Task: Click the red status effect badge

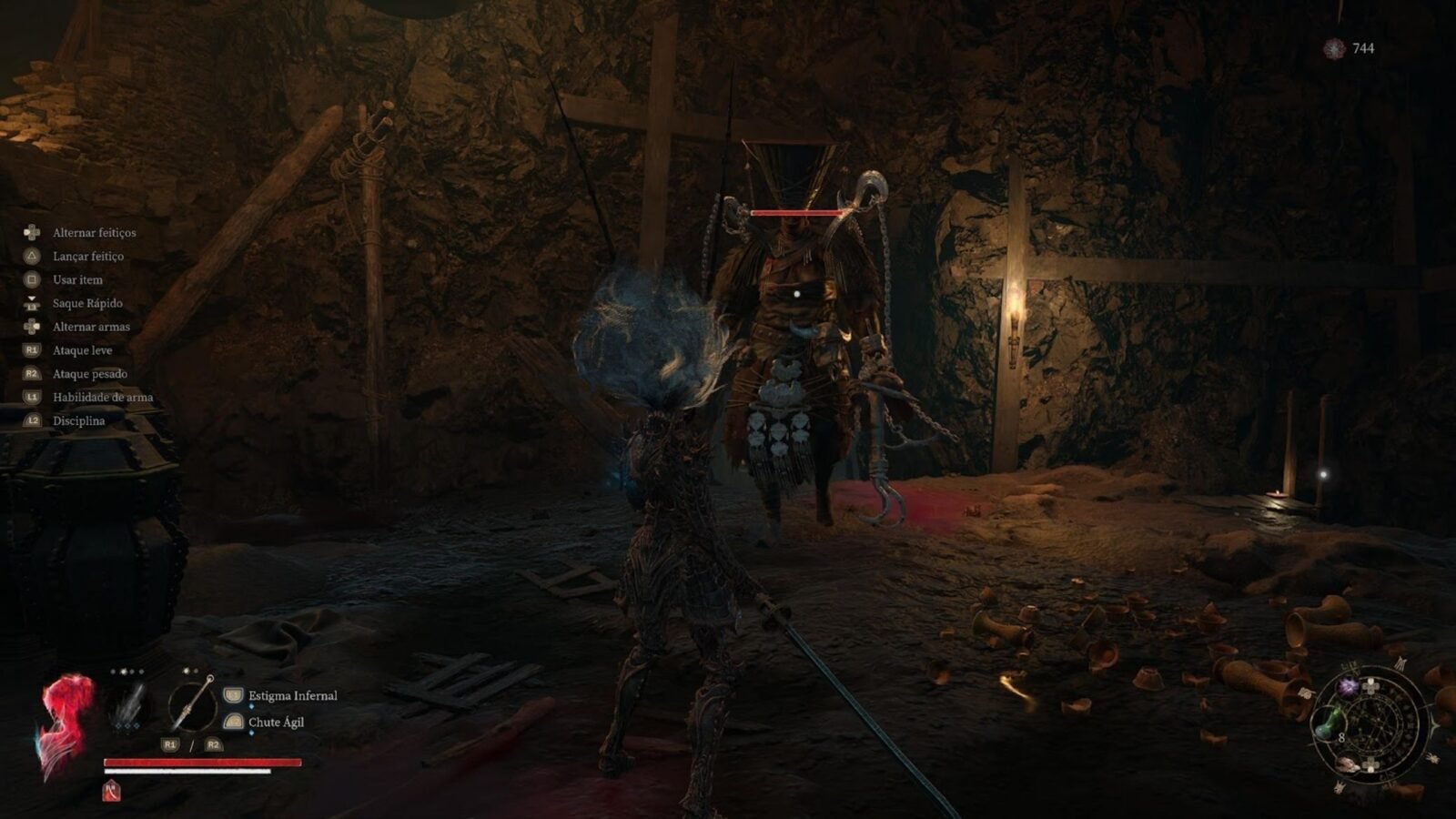Action: click(111, 791)
